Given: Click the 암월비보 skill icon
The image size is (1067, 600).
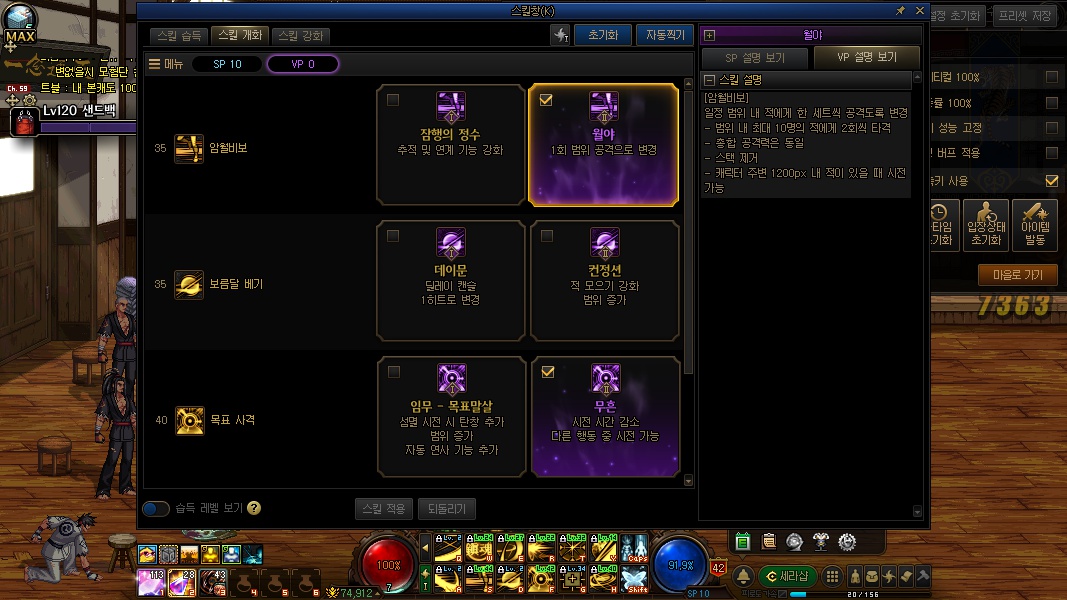Looking at the screenshot, I should (189, 148).
